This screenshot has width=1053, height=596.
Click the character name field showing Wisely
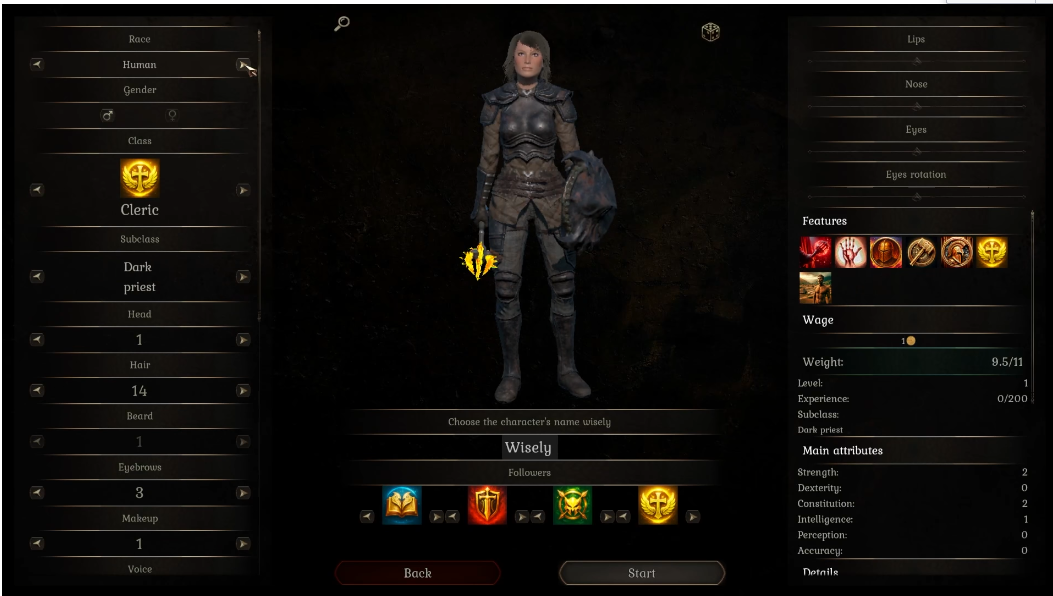(x=528, y=448)
